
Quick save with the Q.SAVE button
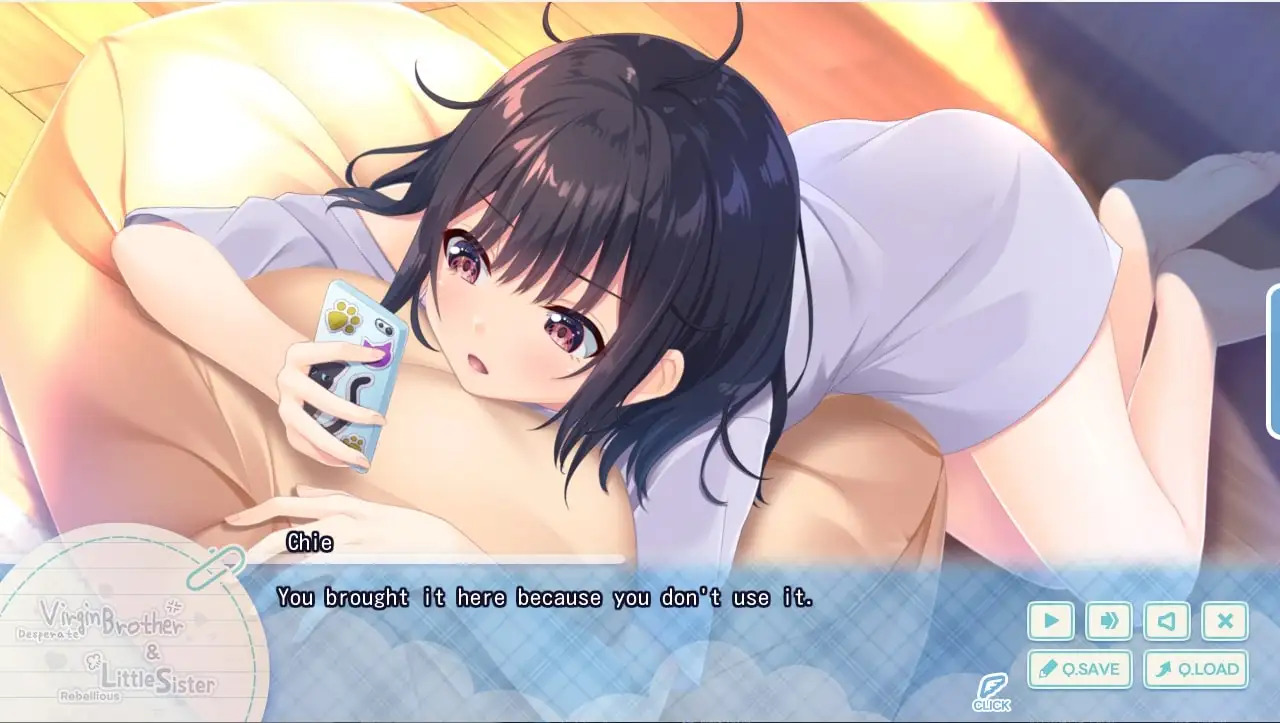tap(1080, 669)
